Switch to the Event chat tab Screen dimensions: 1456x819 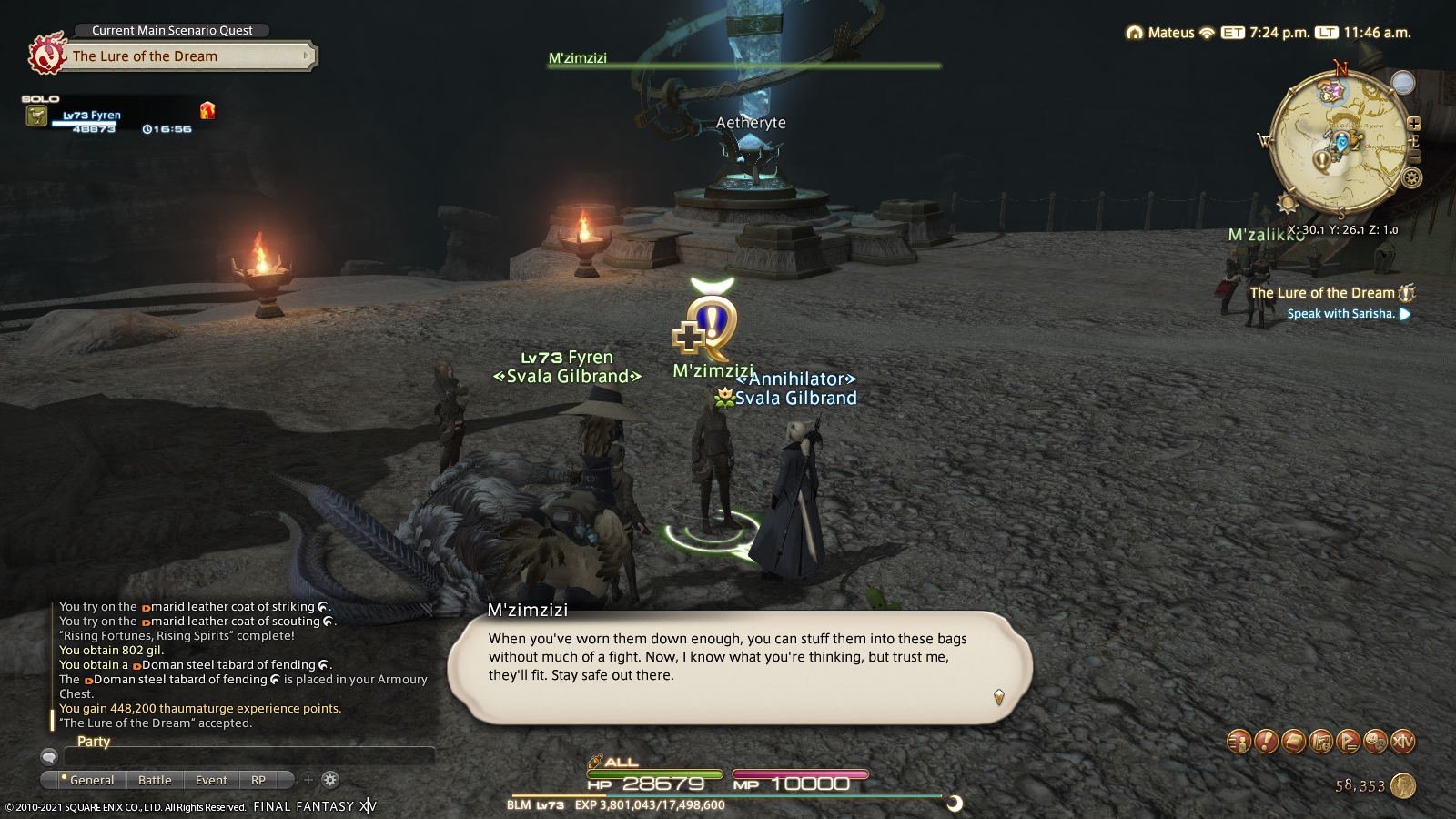211,780
